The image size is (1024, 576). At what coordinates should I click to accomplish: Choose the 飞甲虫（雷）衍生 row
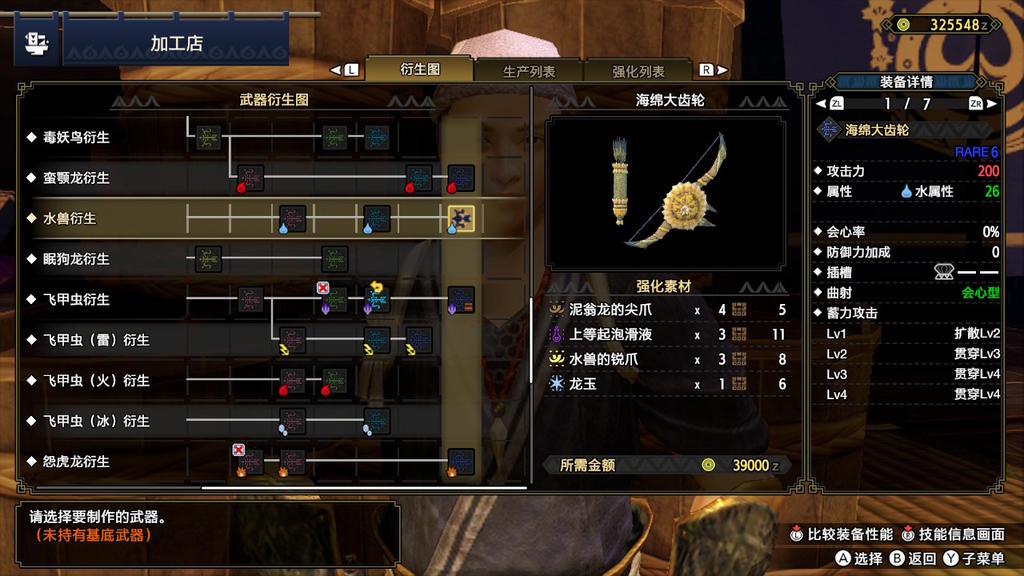pos(96,340)
